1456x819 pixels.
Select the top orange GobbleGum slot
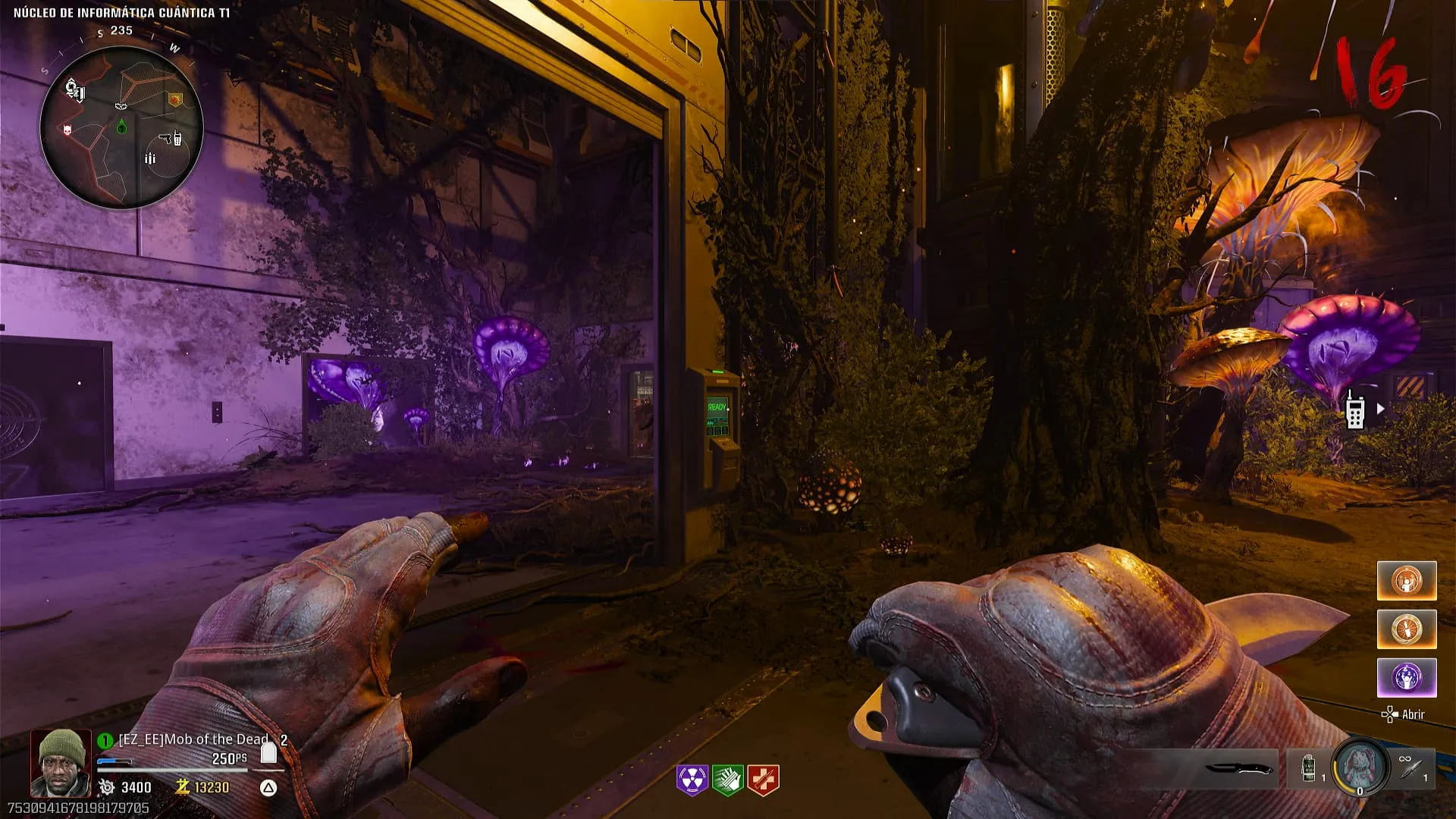coord(1407,581)
